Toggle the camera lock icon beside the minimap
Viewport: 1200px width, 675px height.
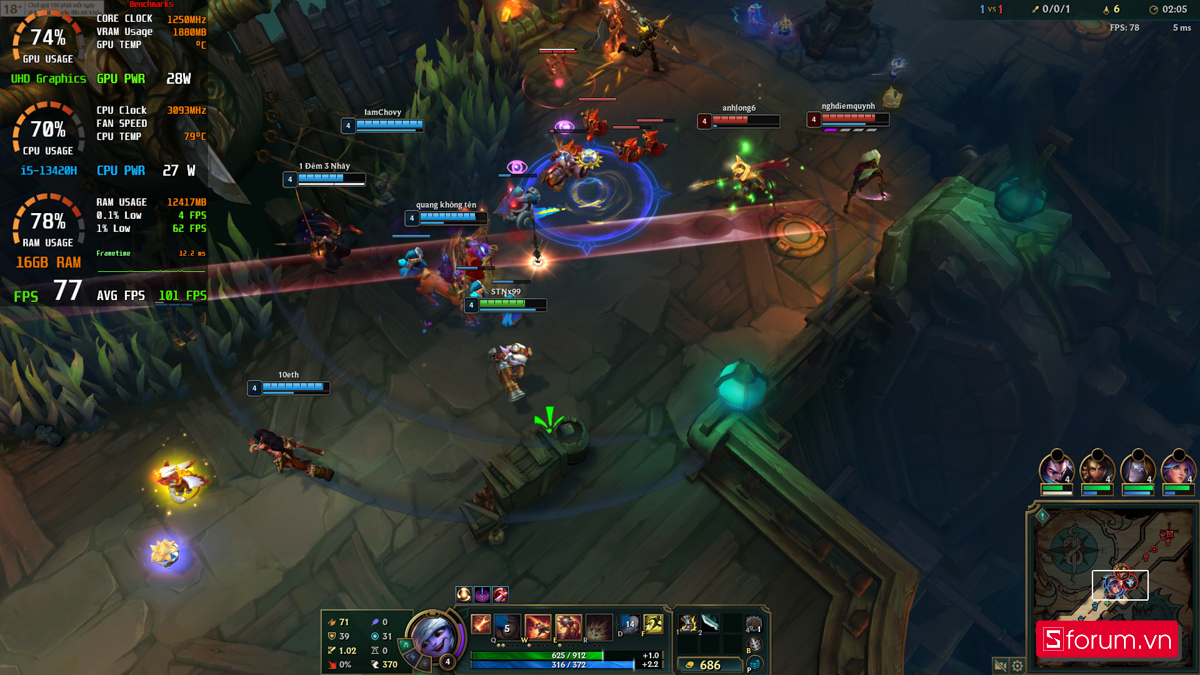[x=999, y=665]
